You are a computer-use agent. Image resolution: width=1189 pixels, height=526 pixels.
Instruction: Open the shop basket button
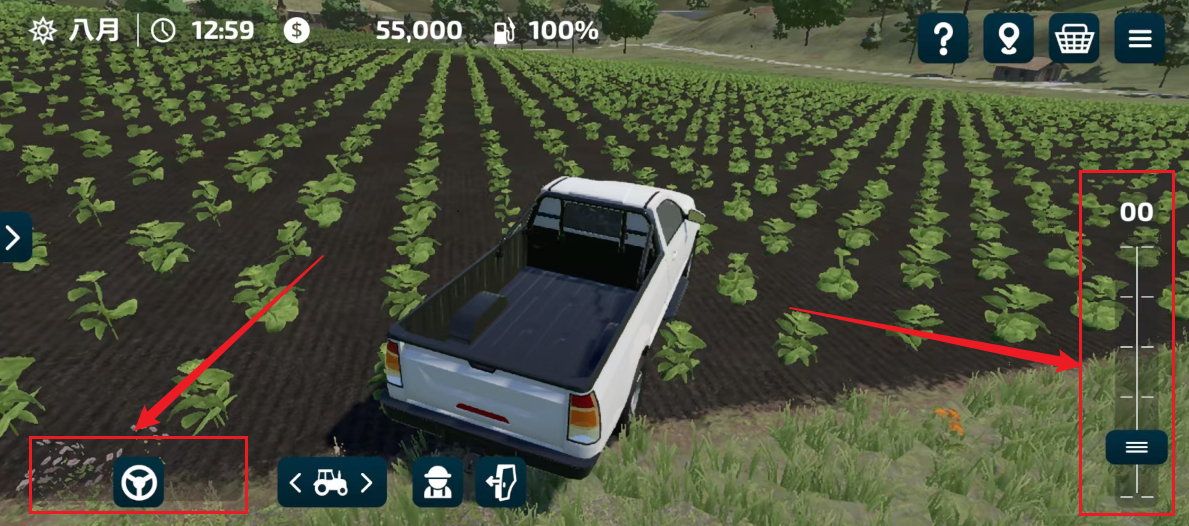point(1074,39)
